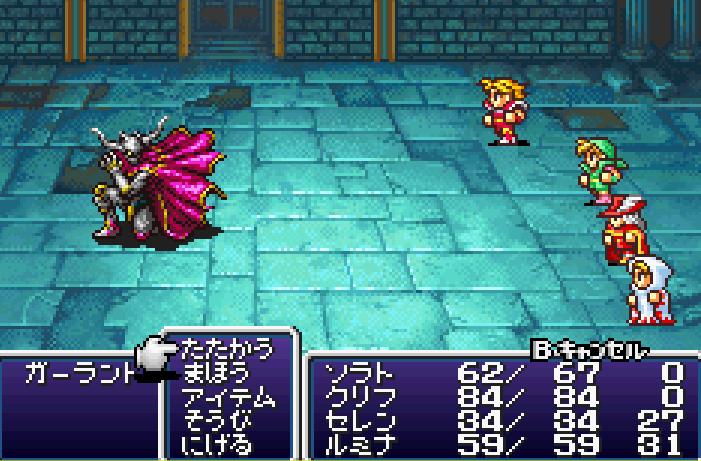This screenshot has width=701, height=461.
Task: Select enemy name ガーランド in the target list
Action: click(x=79, y=373)
